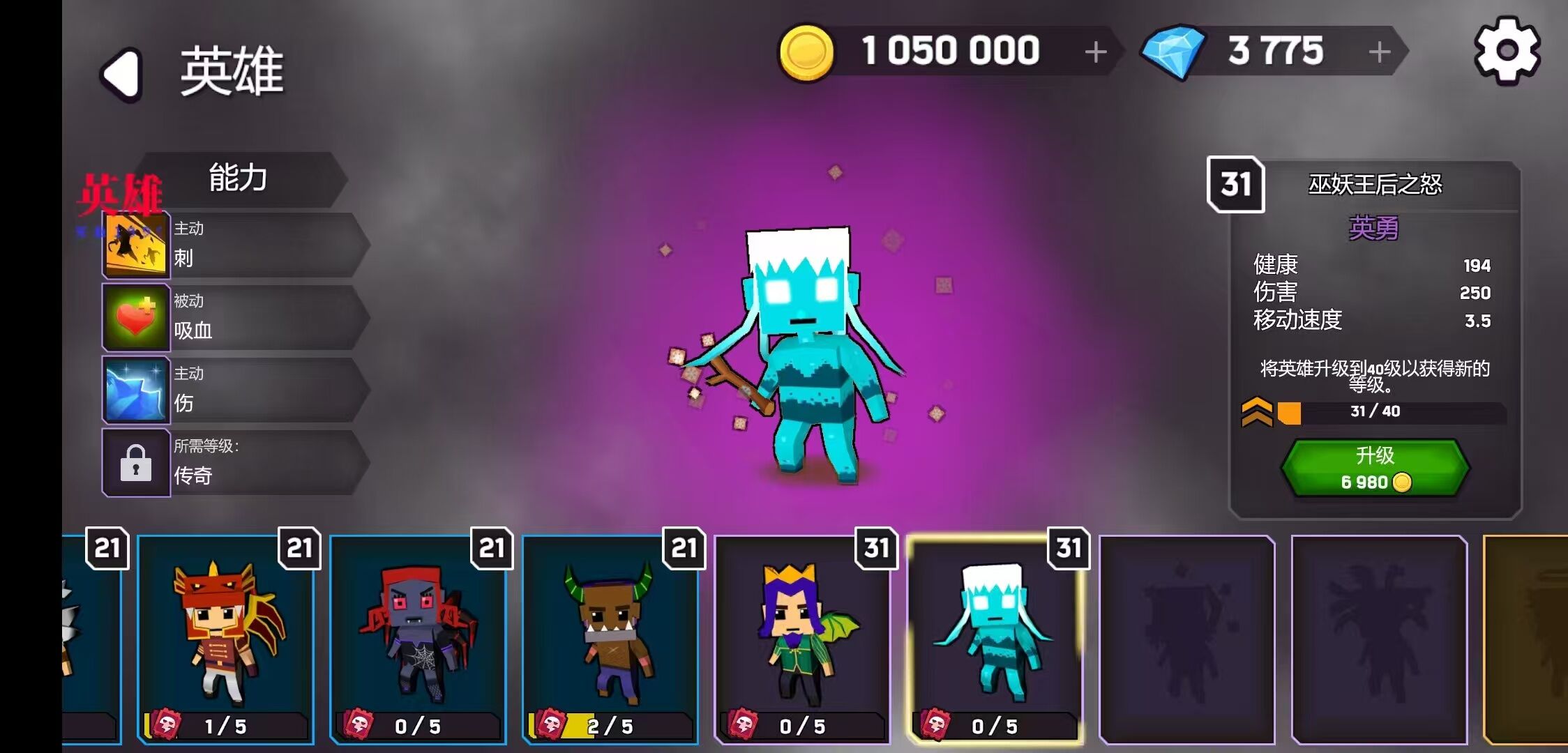Screen dimensions: 1568x753
Task: Add more gold coins with the plus button
Action: [x=1096, y=52]
